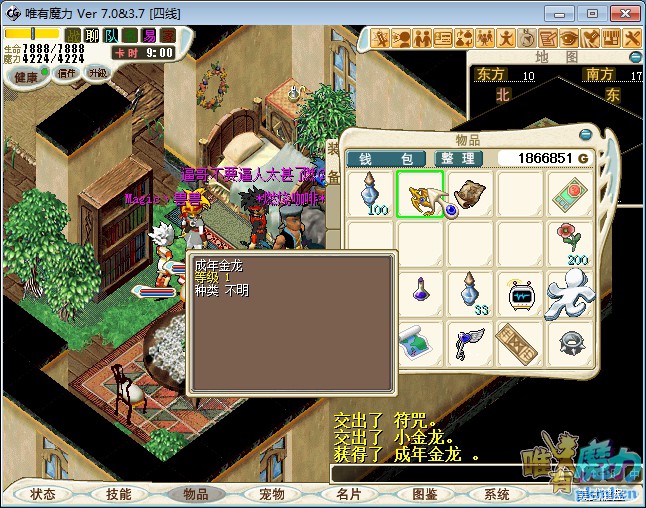The height and width of the screenshot is (508, 646).
Task: Click the 升级 level-up button
Action: pos(97,73)
